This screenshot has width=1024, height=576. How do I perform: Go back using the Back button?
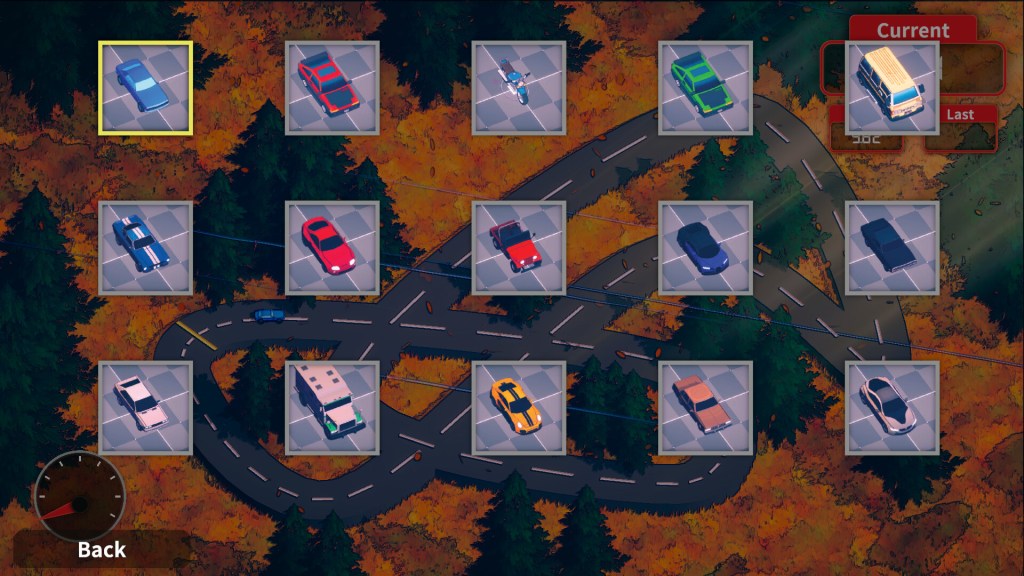[101, 549]
